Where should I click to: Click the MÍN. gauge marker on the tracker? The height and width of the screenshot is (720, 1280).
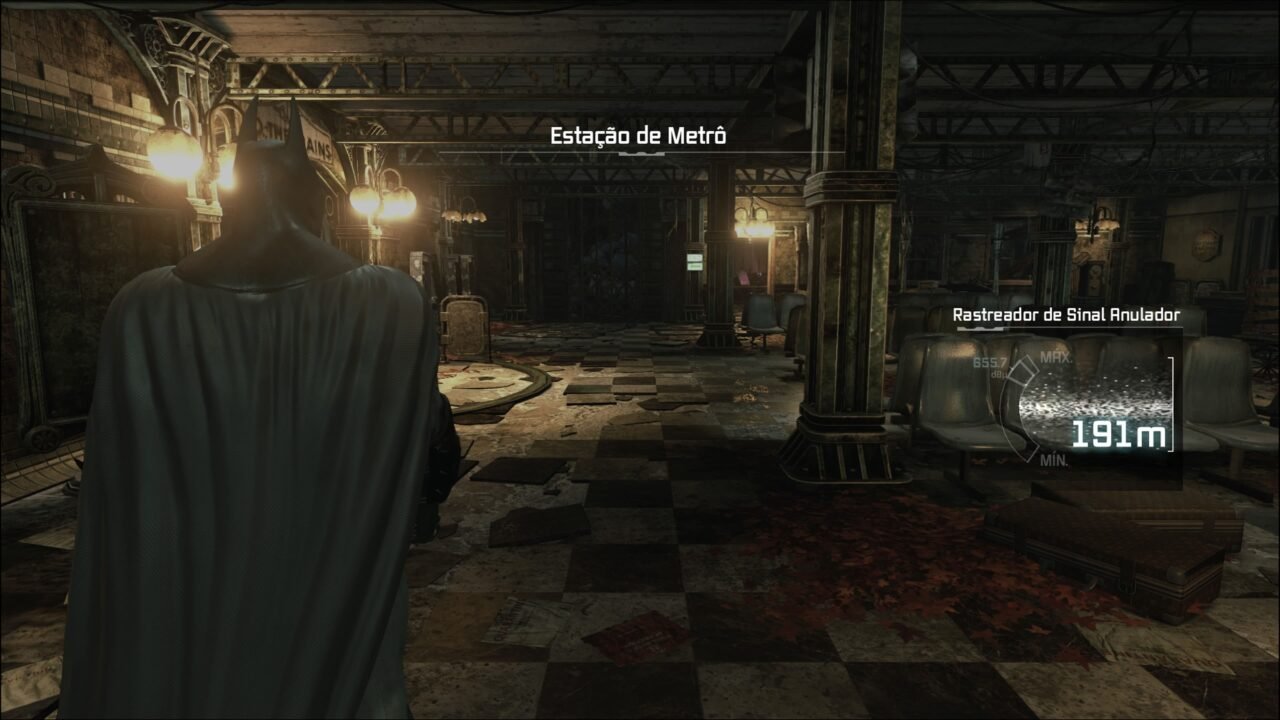(1054, 460)
